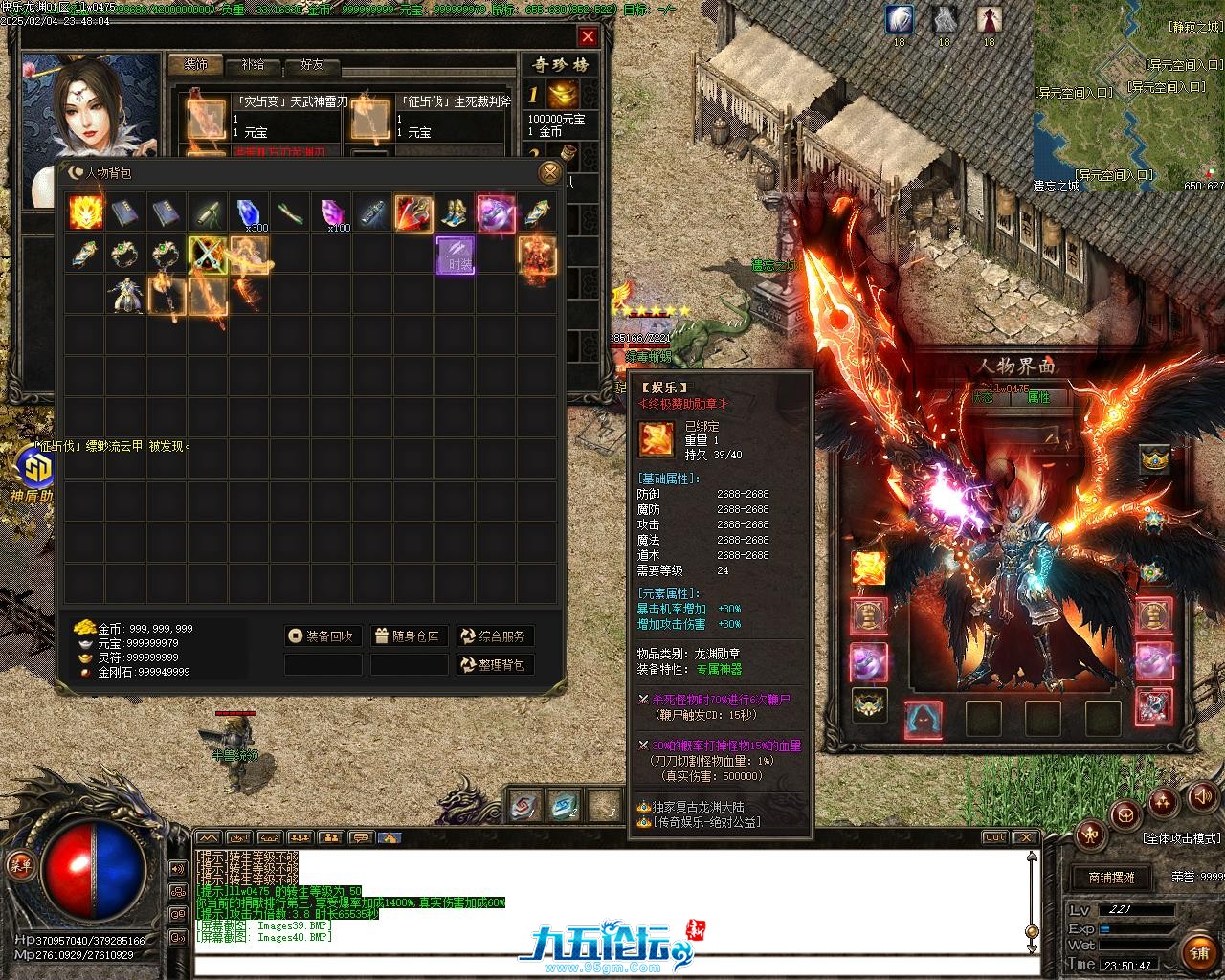
Task: Click the 装备回收 button
Action: (x=323, y=636)
